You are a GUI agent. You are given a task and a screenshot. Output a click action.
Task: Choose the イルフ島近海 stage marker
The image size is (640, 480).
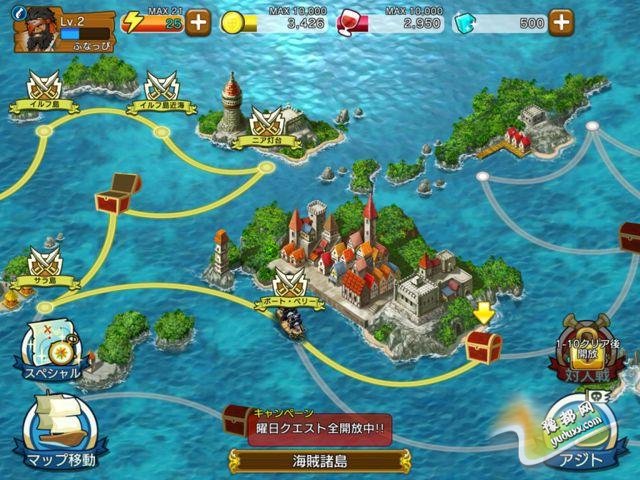coord(162,89)
